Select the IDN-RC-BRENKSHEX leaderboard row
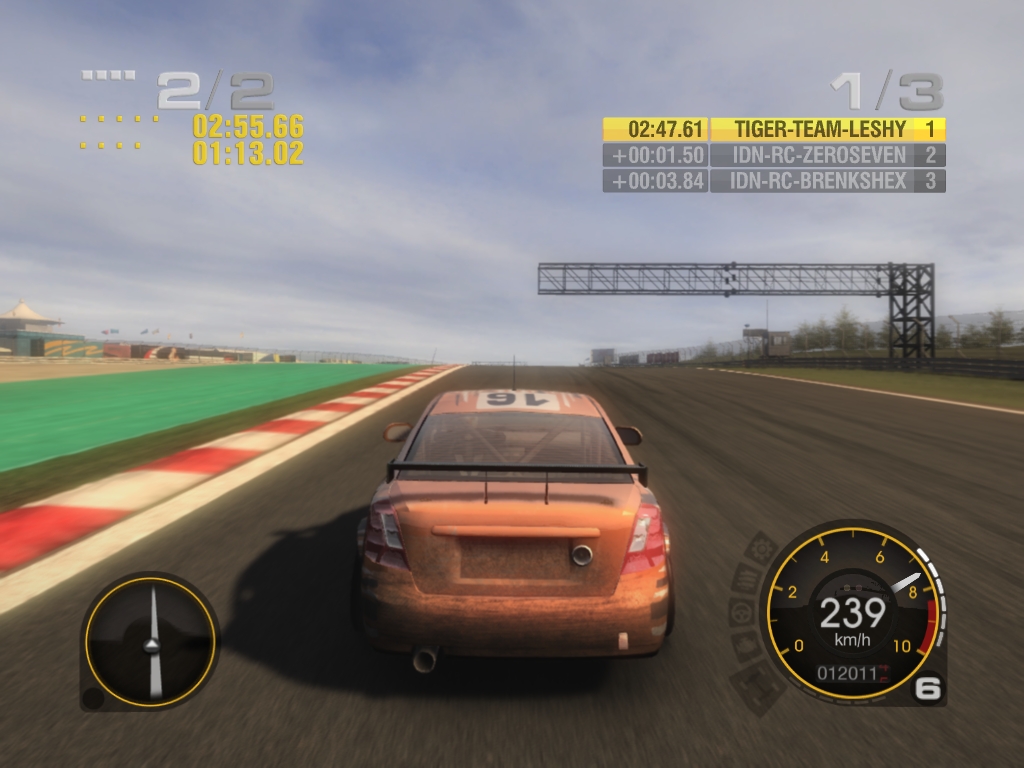This screenshot has width=1024, height=768. 773,181
